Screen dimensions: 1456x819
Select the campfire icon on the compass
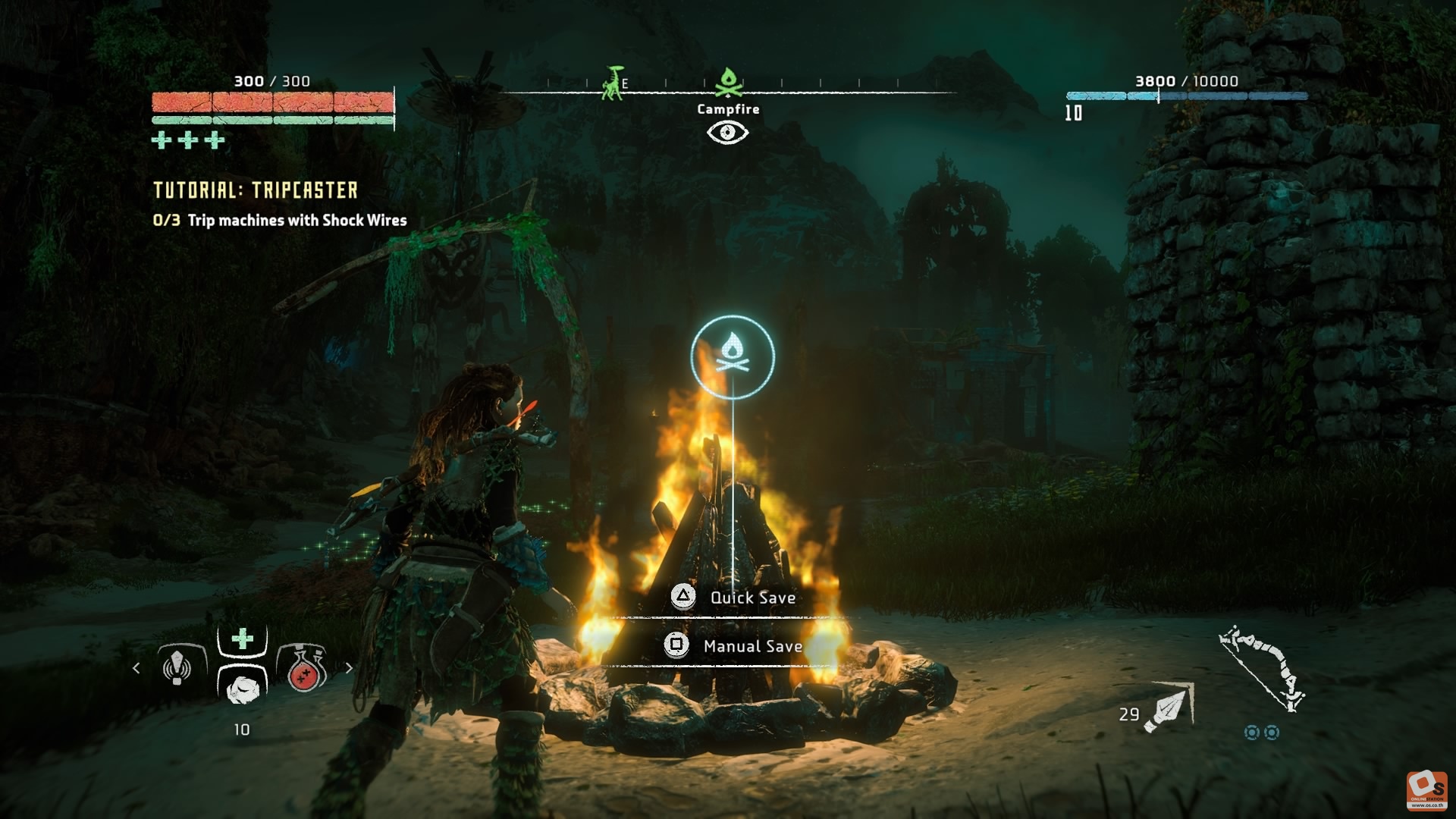click(728, 82)
